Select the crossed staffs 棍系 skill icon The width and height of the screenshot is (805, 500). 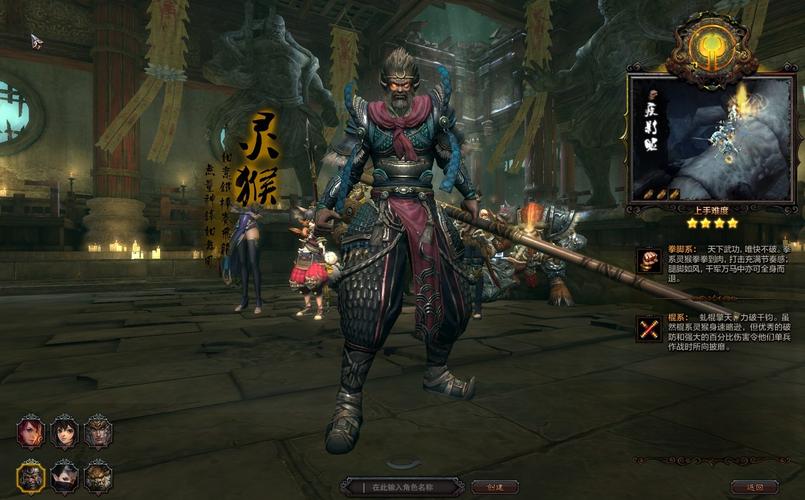649,328
